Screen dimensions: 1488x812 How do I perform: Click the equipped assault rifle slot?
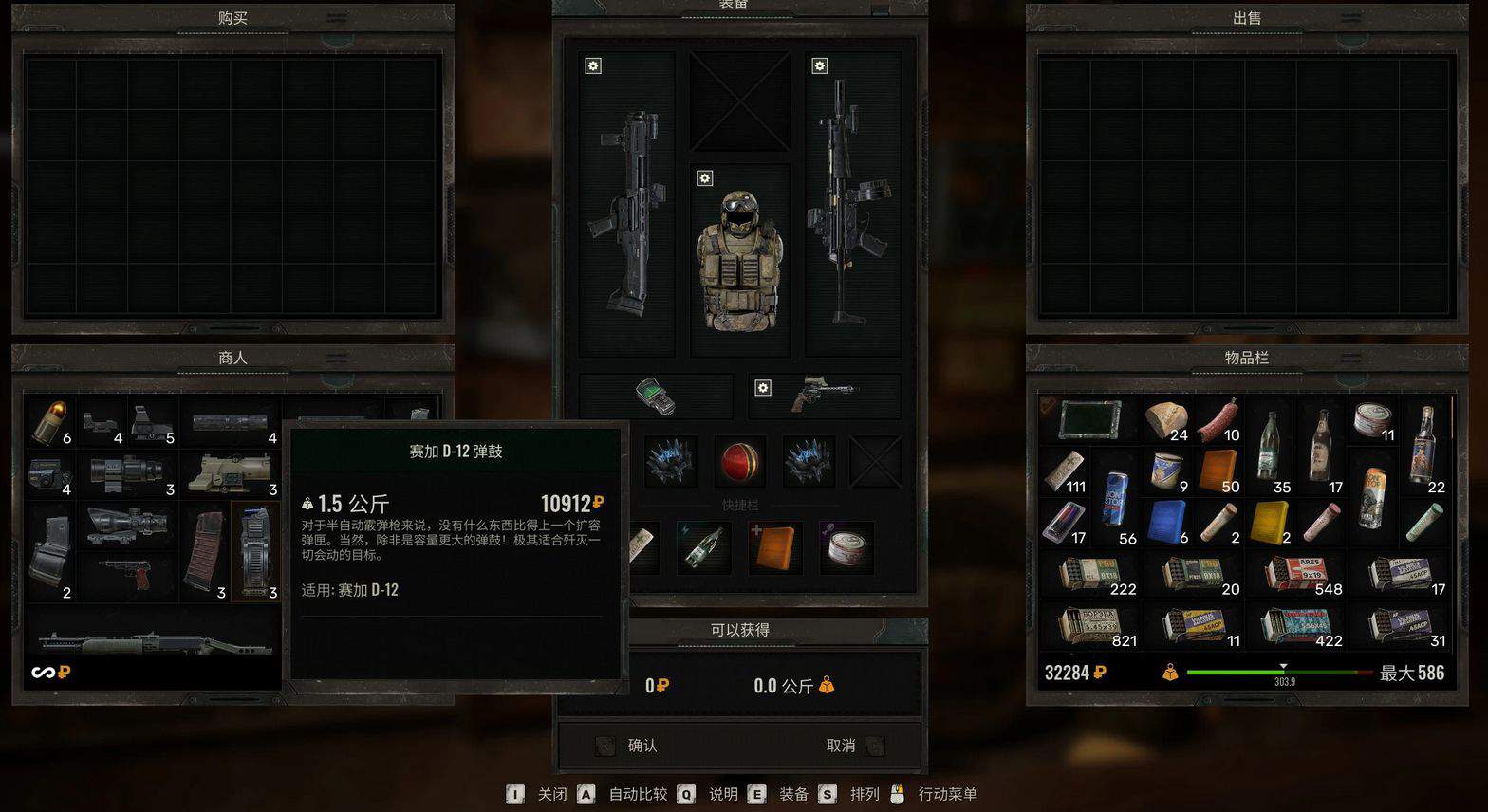click(x=847, y=213)
